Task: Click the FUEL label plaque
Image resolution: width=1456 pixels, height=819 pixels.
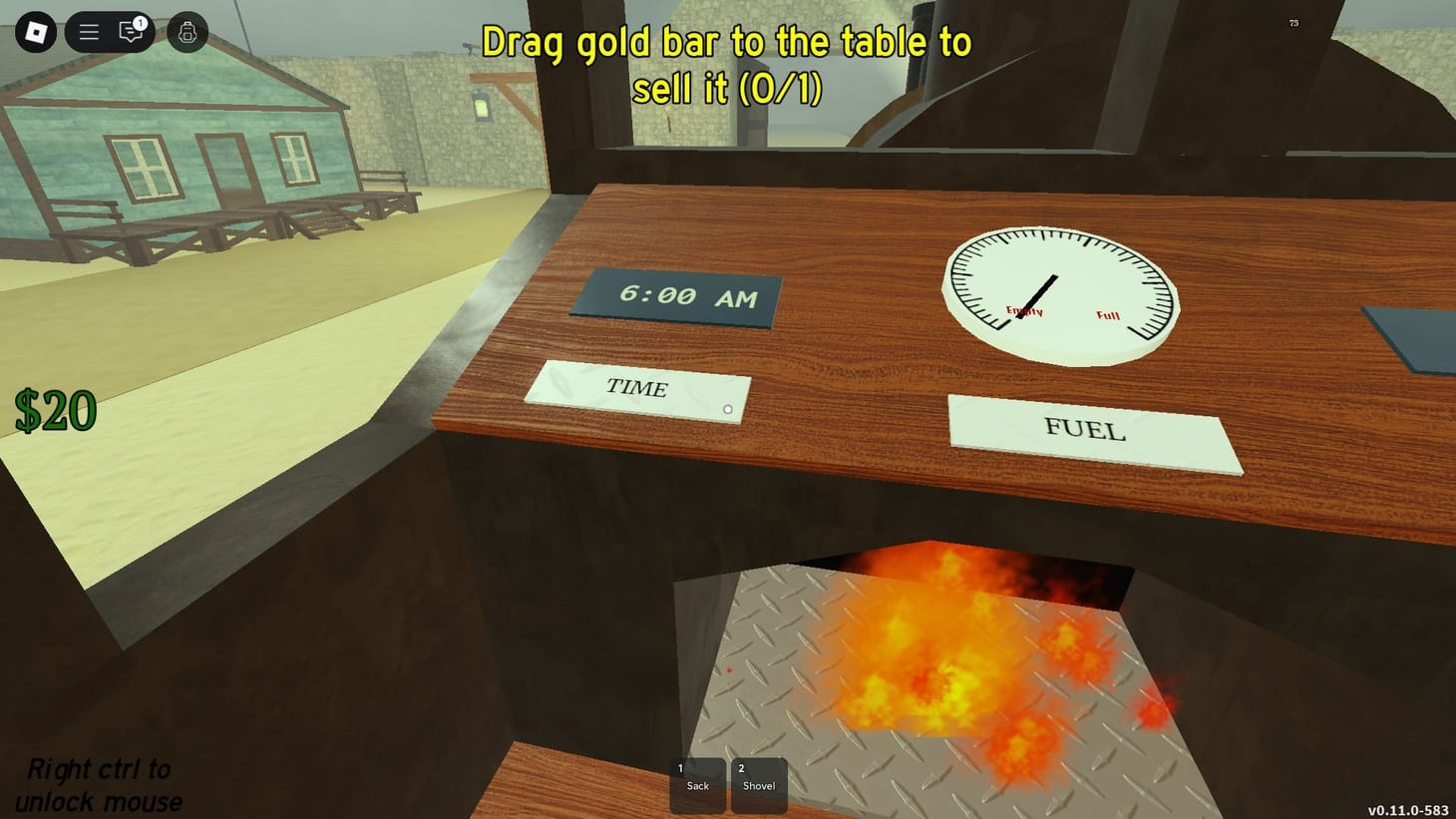Action: point(1084,431)
